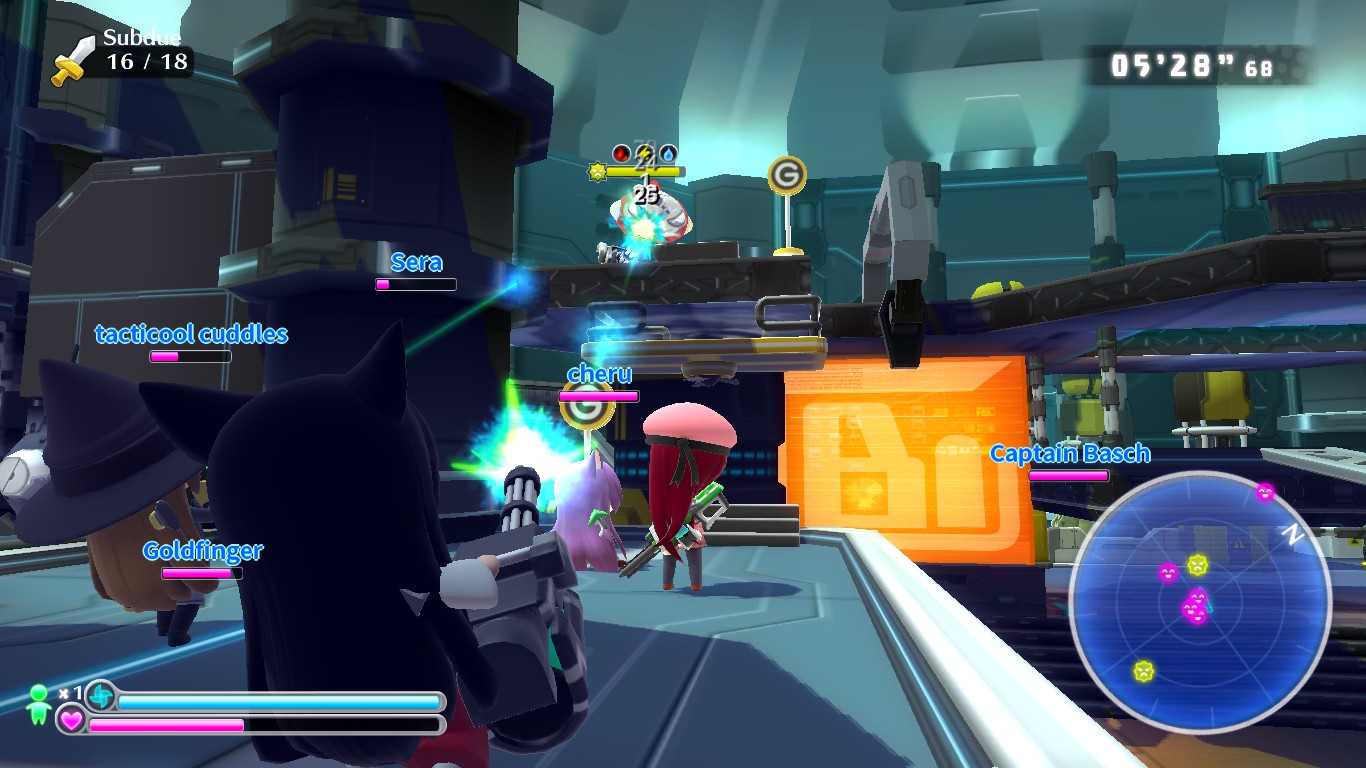
Task: Select the Sera player name tag
Action: [x=416, y=263]
